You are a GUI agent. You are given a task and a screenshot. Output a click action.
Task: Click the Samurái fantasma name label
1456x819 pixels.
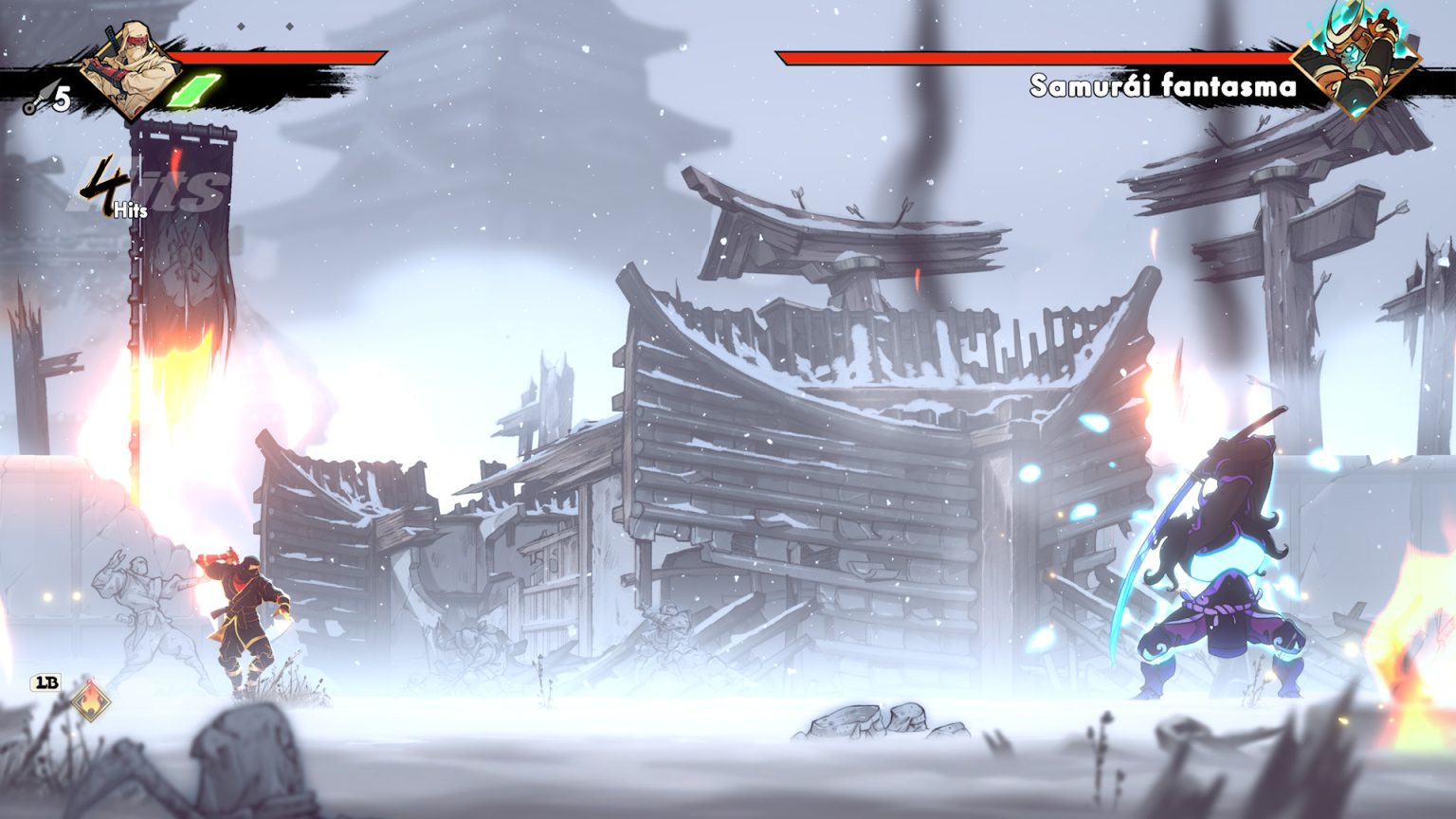[x=1164, y=85]
